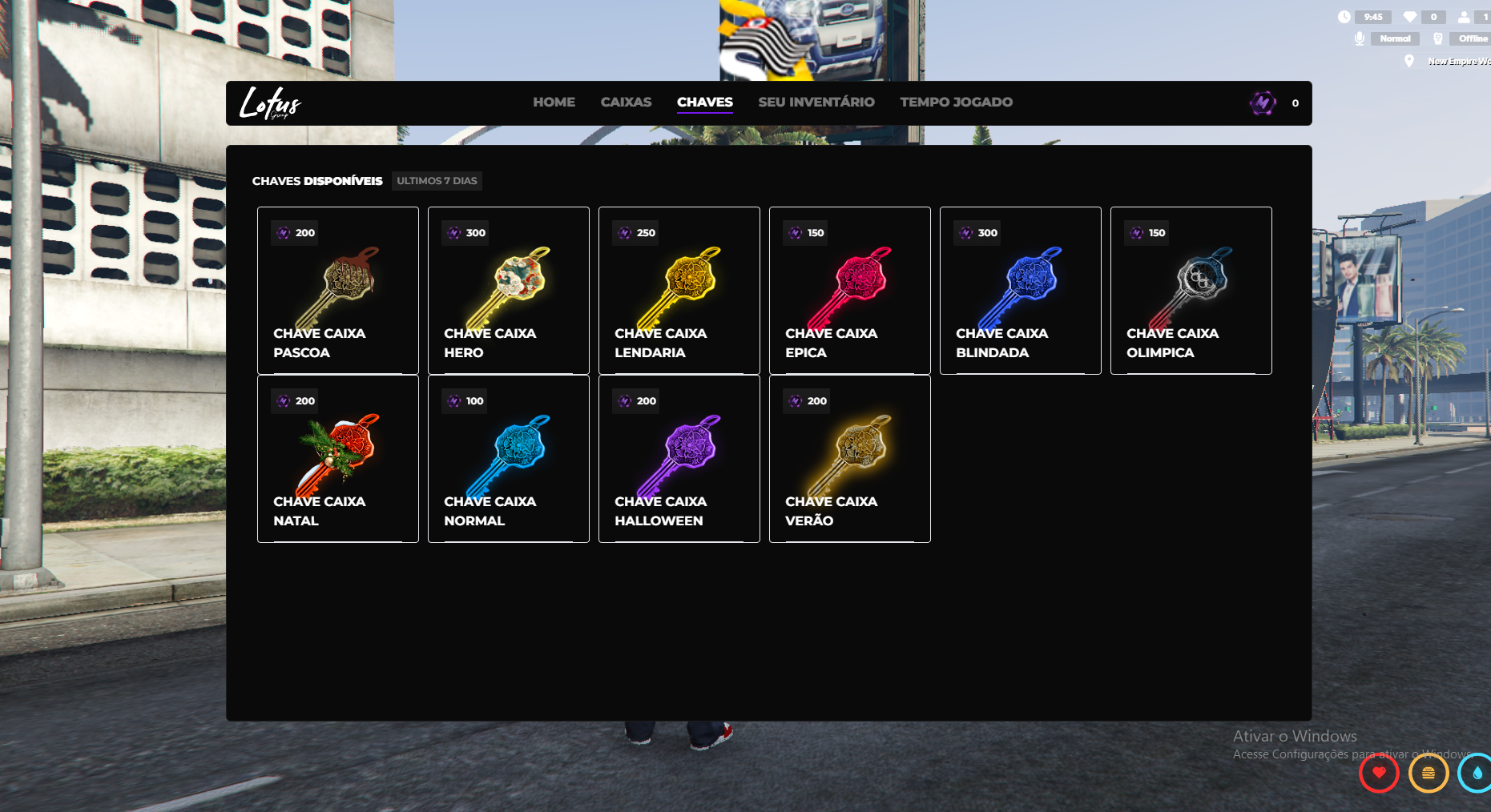This screenshot has height=812, width=1491.
Task: Click the purple coin balance icon
Action: pyautogui.click(x=1263, y=103)
